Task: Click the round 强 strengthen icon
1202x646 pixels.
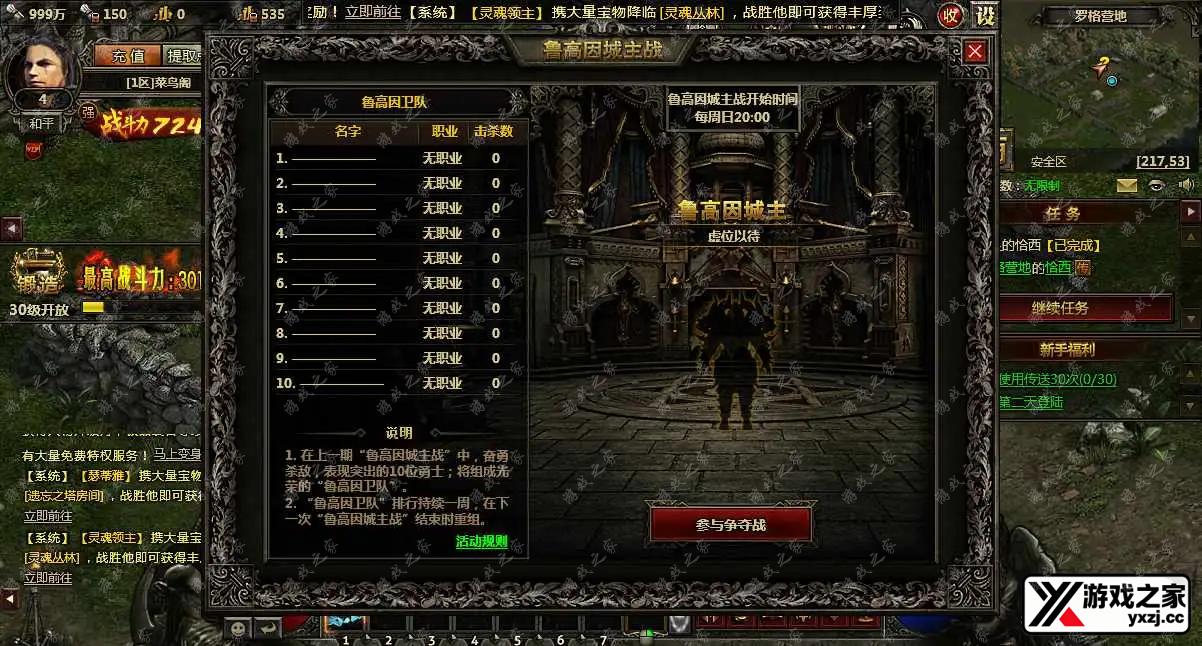Action: pyautogui.click(x=88, y=111)
